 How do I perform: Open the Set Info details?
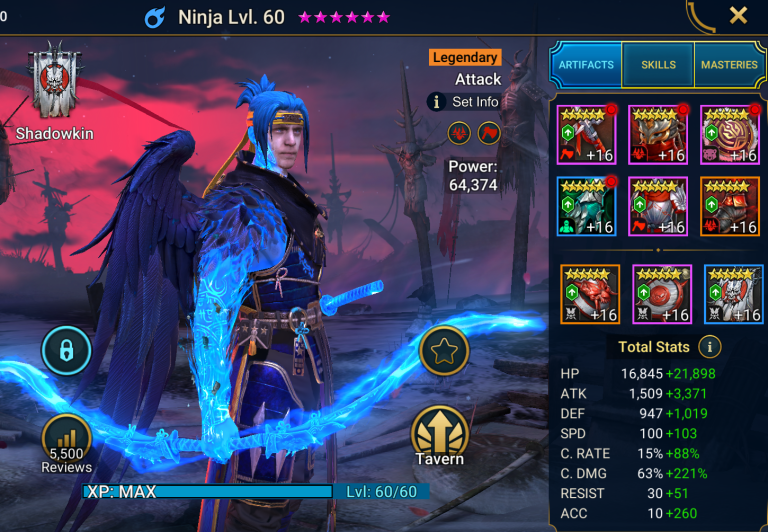click(x=464, y=102)
